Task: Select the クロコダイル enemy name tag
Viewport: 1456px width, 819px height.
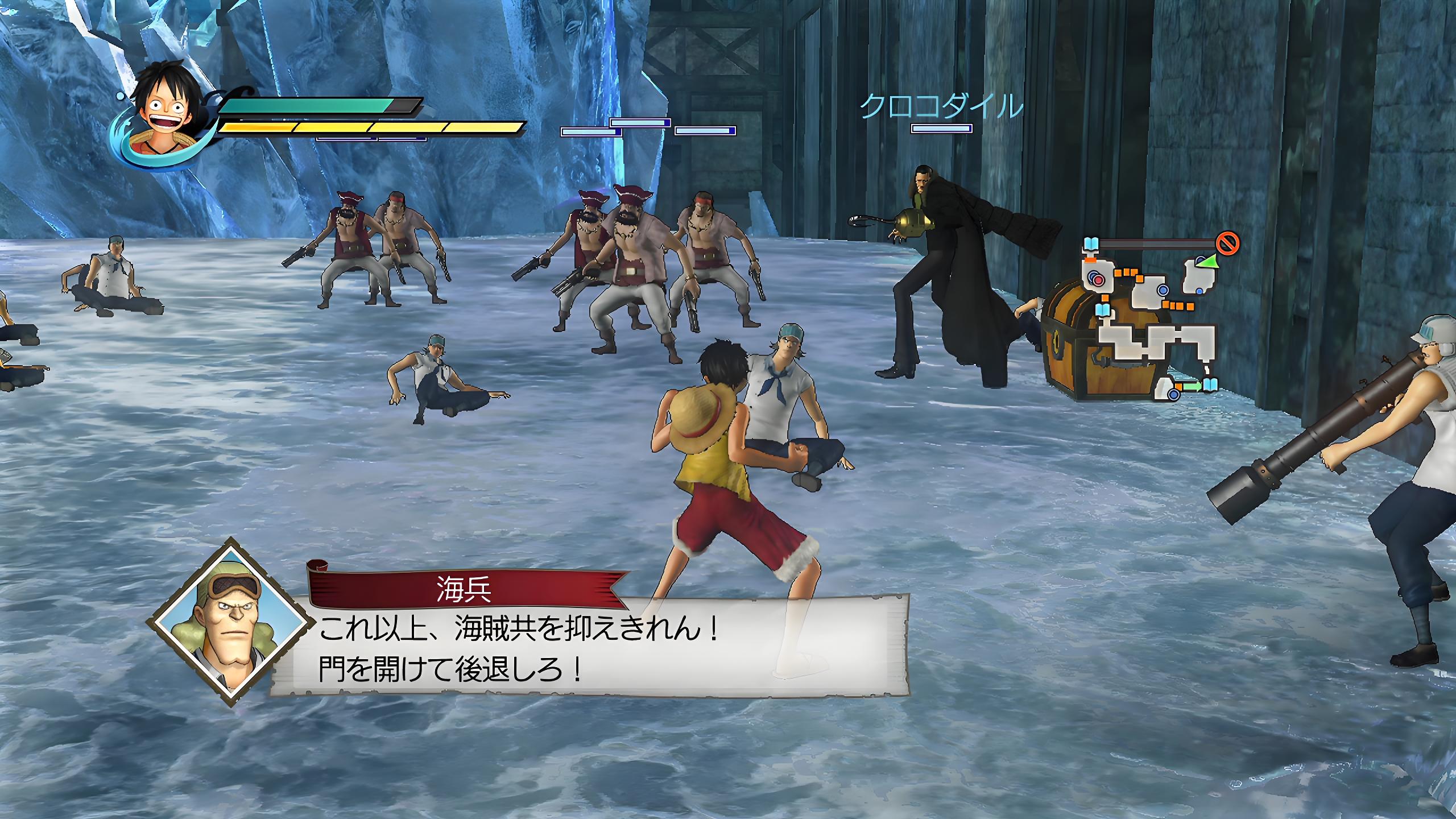Action: [x=941, y=107]
